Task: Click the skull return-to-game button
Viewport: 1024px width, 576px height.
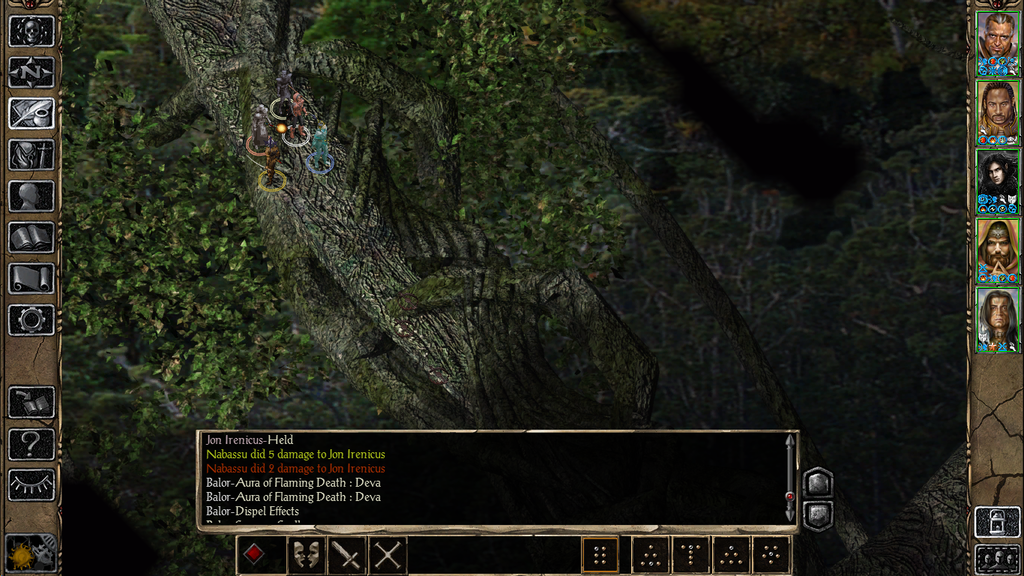Action: (31, 31)
